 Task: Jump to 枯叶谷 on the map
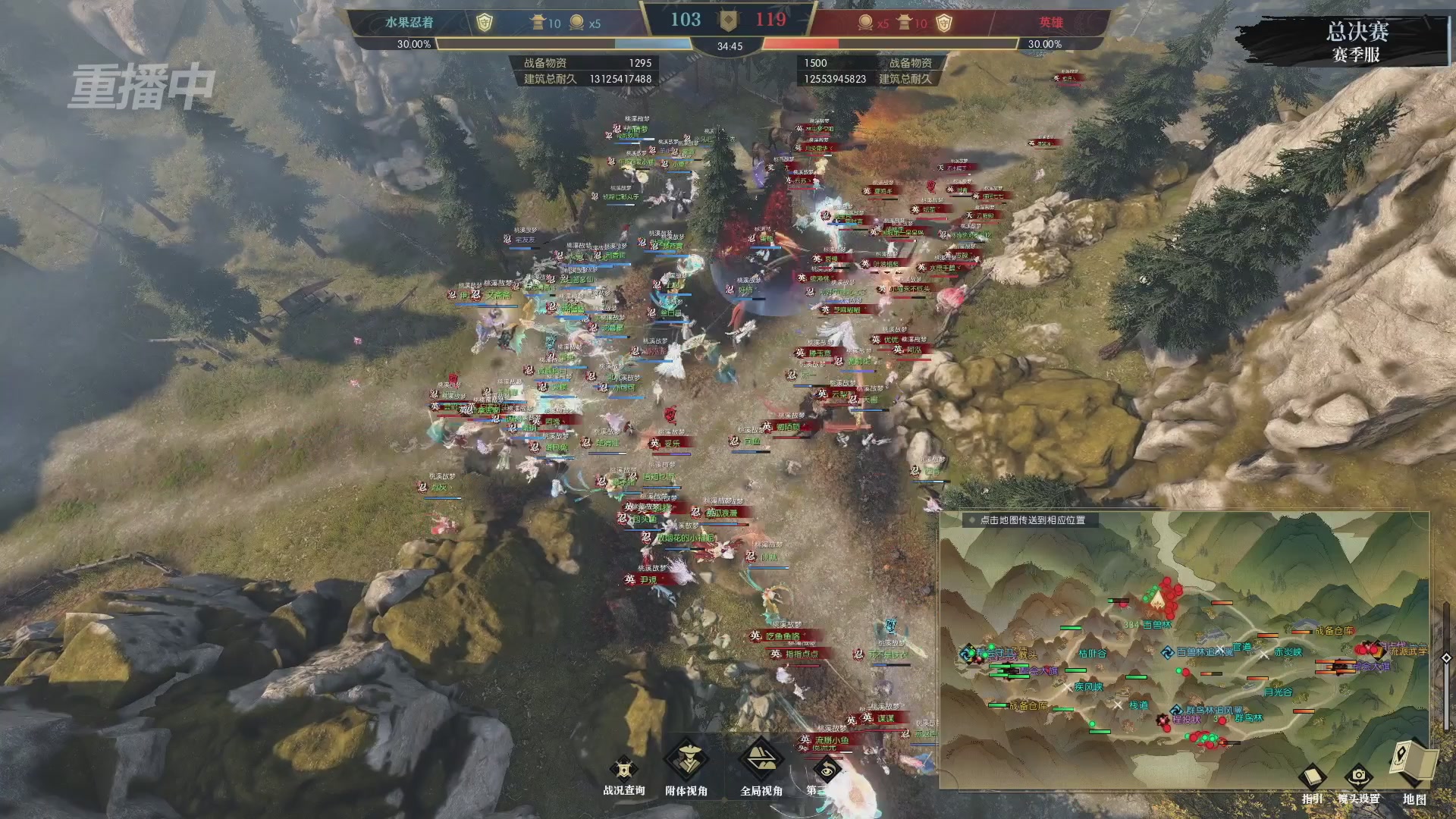[1093, 653]
